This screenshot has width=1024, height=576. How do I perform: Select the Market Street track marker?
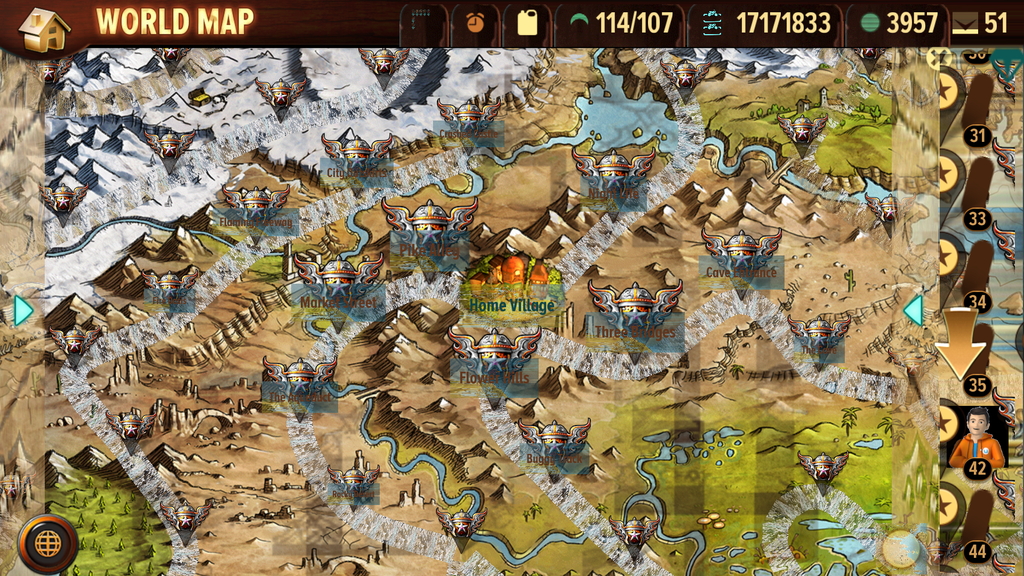click(x=338, y=281)
